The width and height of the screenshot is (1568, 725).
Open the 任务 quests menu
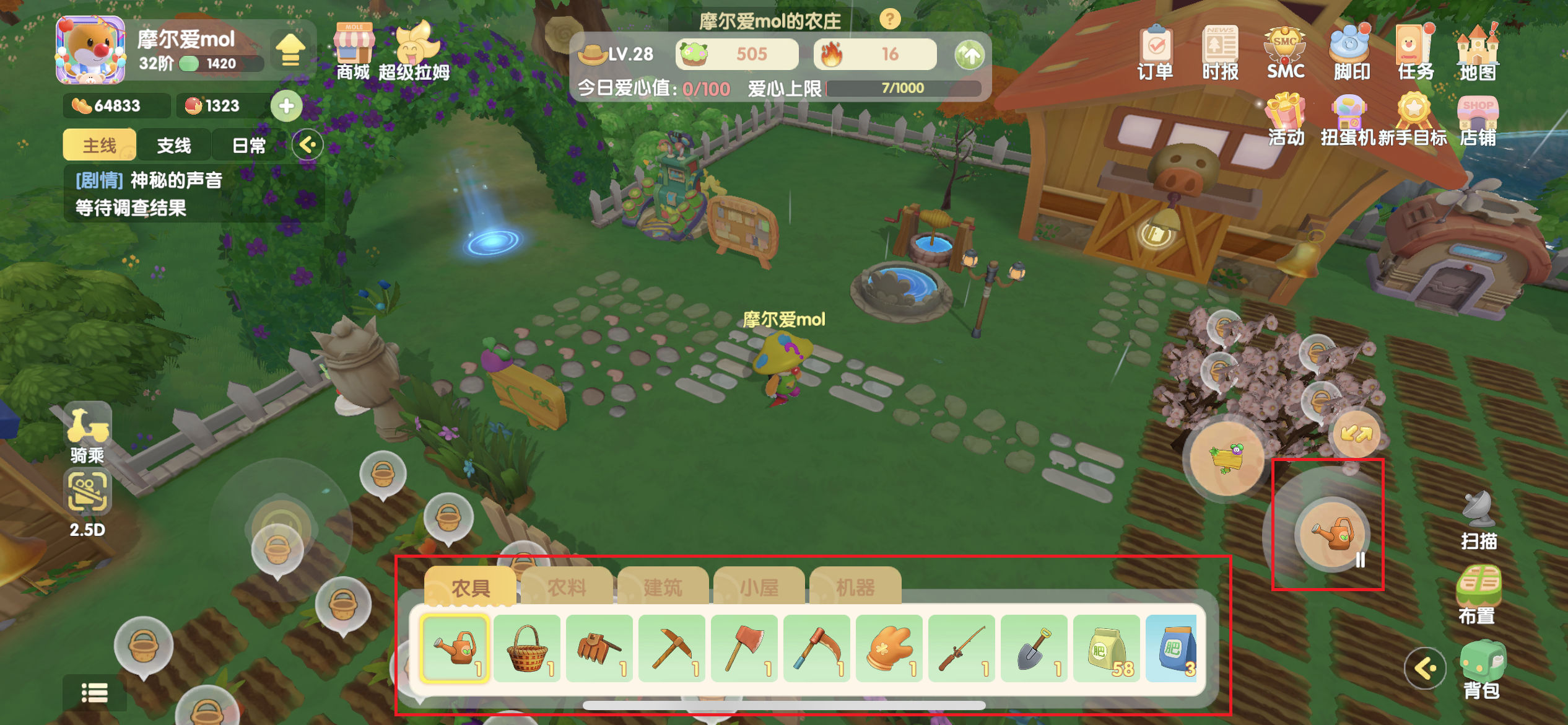(x=1414, y=53)
